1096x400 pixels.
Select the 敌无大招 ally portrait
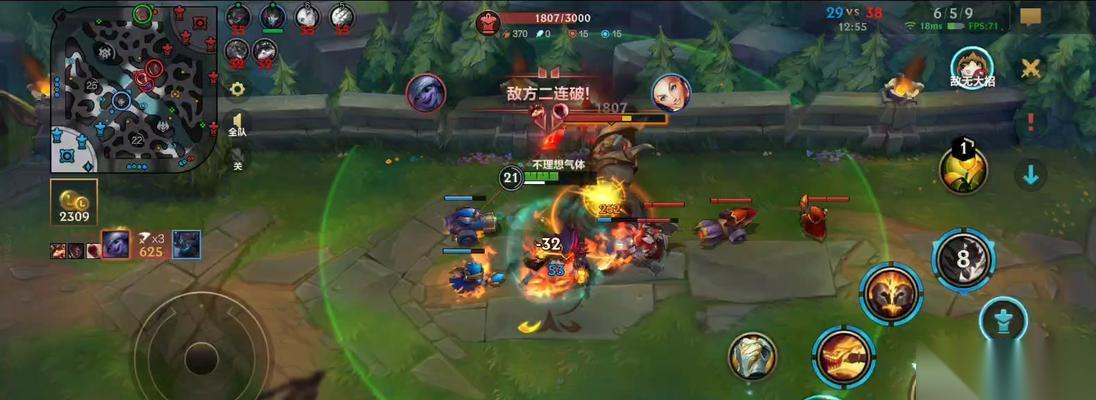(x=969, y=66)
